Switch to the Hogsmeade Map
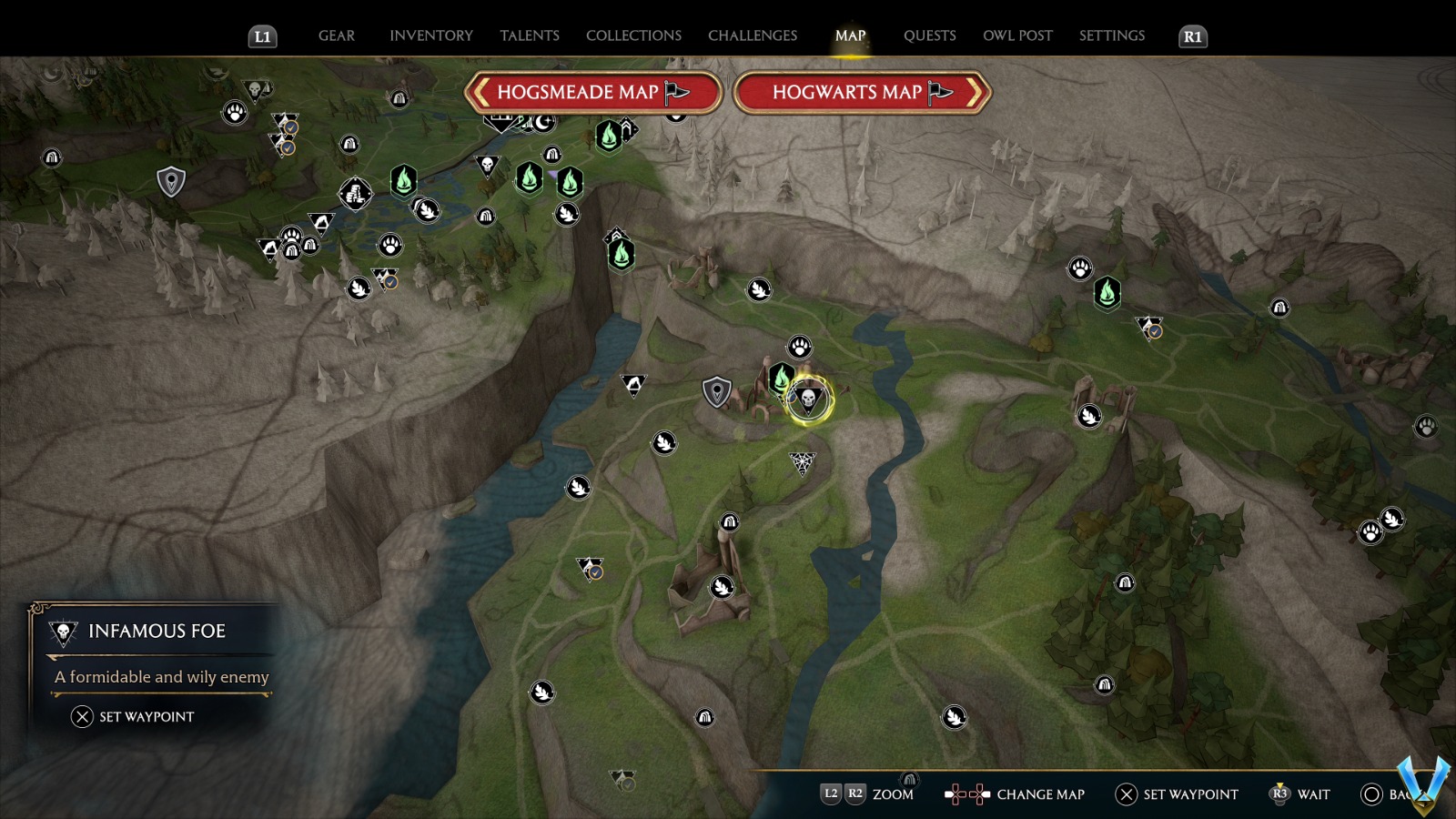 coord(592,92)
